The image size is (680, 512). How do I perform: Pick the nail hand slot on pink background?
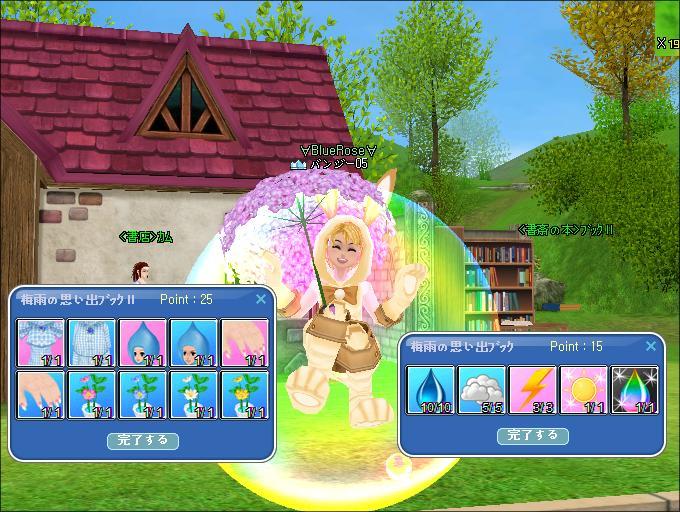245,342
